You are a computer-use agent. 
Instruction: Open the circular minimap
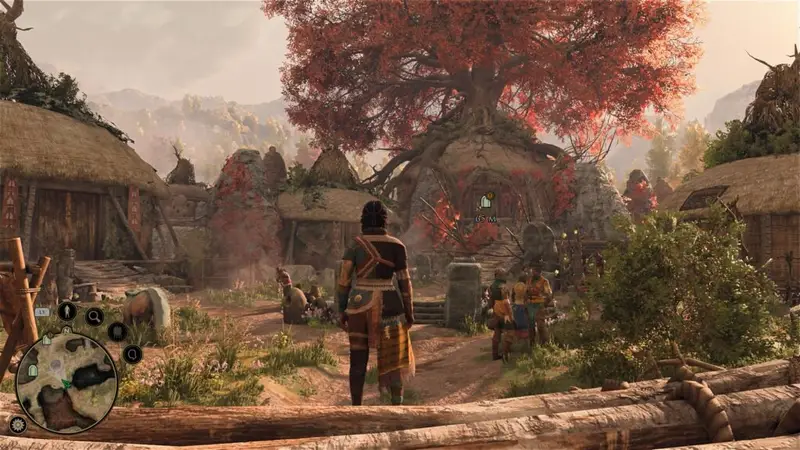click(x=66, y=382)
